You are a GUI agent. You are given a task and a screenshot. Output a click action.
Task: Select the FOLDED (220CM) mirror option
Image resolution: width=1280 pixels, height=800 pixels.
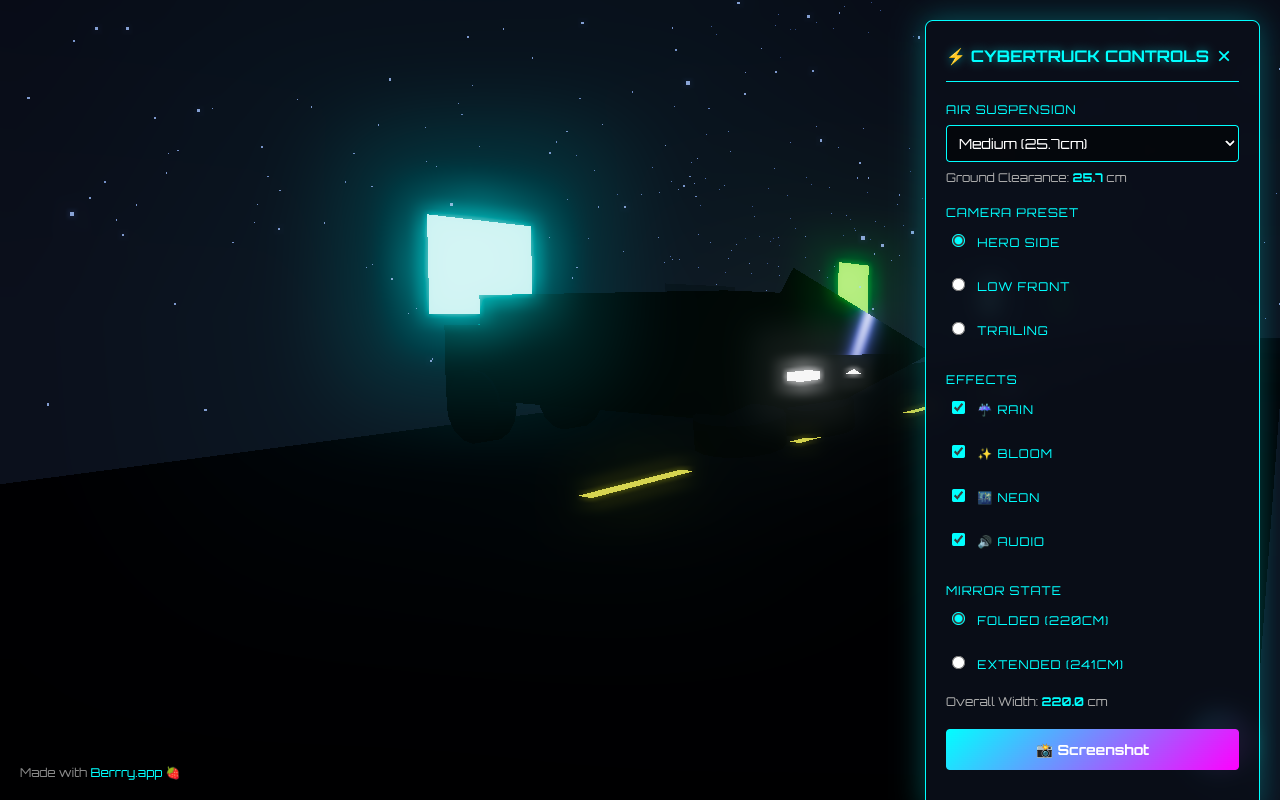[x=958, y=619]
